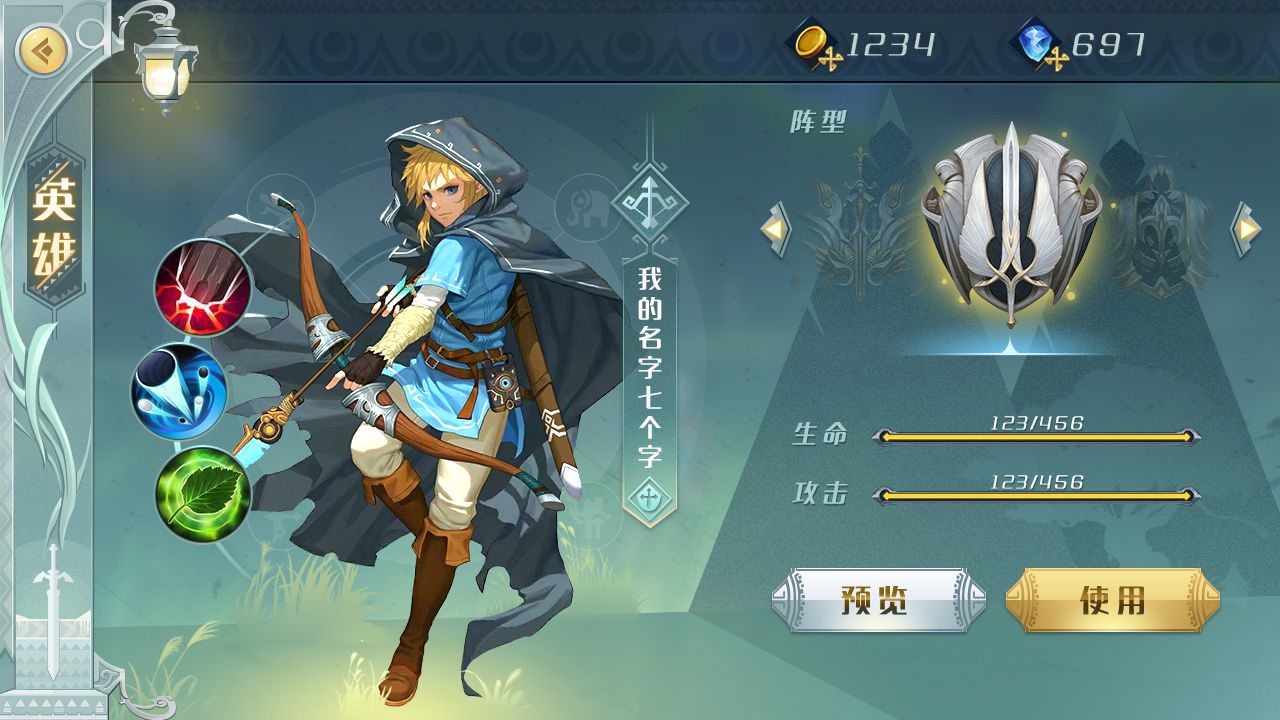Select the dimmed formation emblem on the left
Image resolution: width=1280 pixels, height=720 pixels.
[x=858, y=225]
